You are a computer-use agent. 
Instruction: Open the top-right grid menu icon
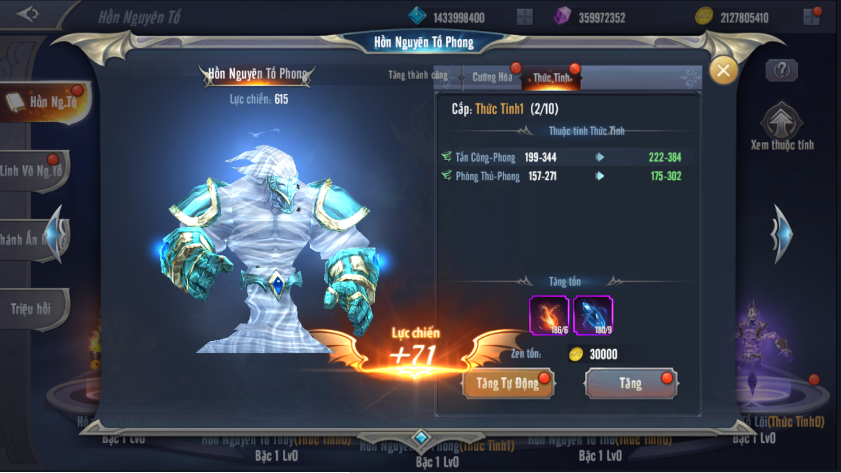(811, 17)
